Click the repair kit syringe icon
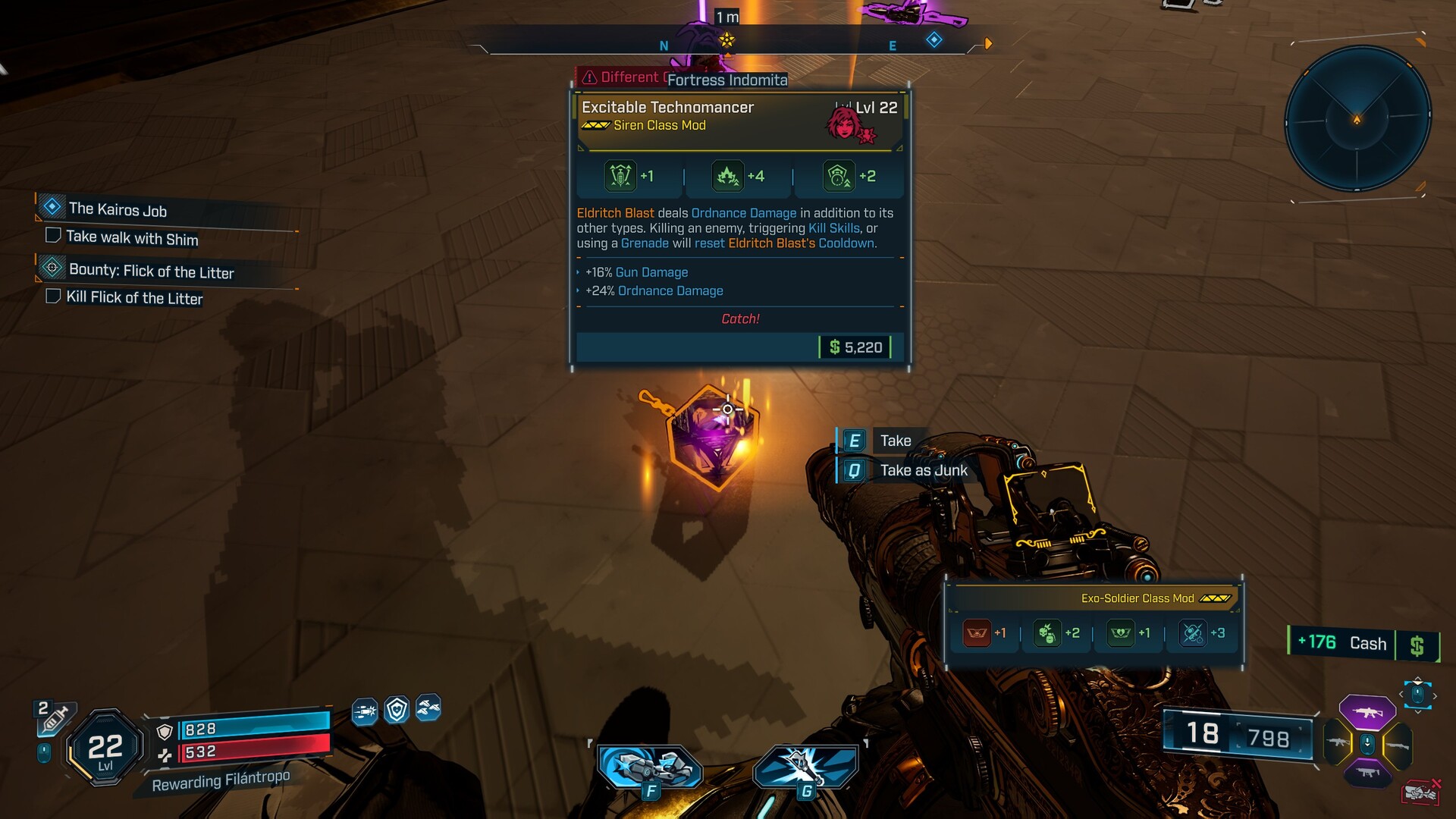This screenshot has height=819, width=1456. point(55,718)
